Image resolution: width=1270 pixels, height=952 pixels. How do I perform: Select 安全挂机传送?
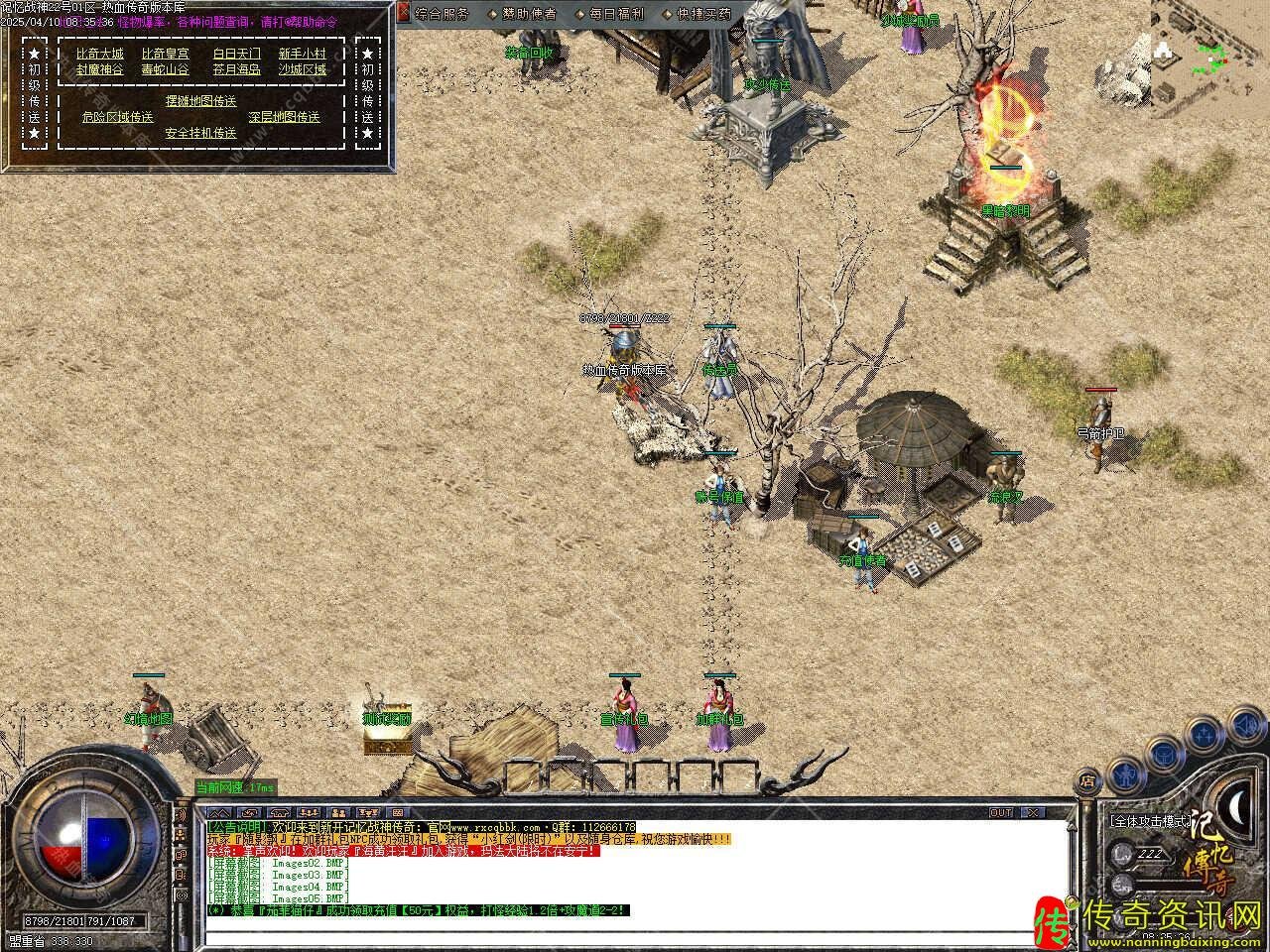pos(200,133)
